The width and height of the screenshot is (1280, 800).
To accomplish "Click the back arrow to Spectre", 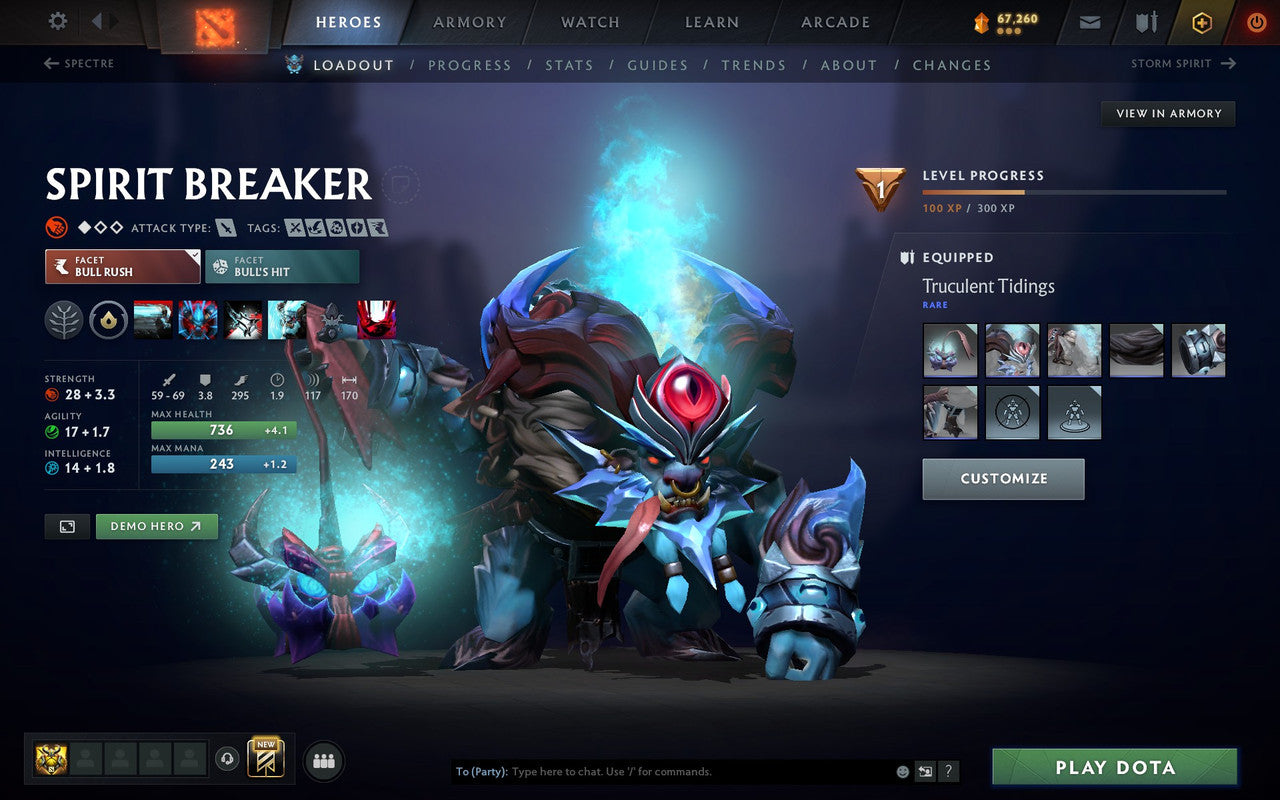I will (50, 63).
